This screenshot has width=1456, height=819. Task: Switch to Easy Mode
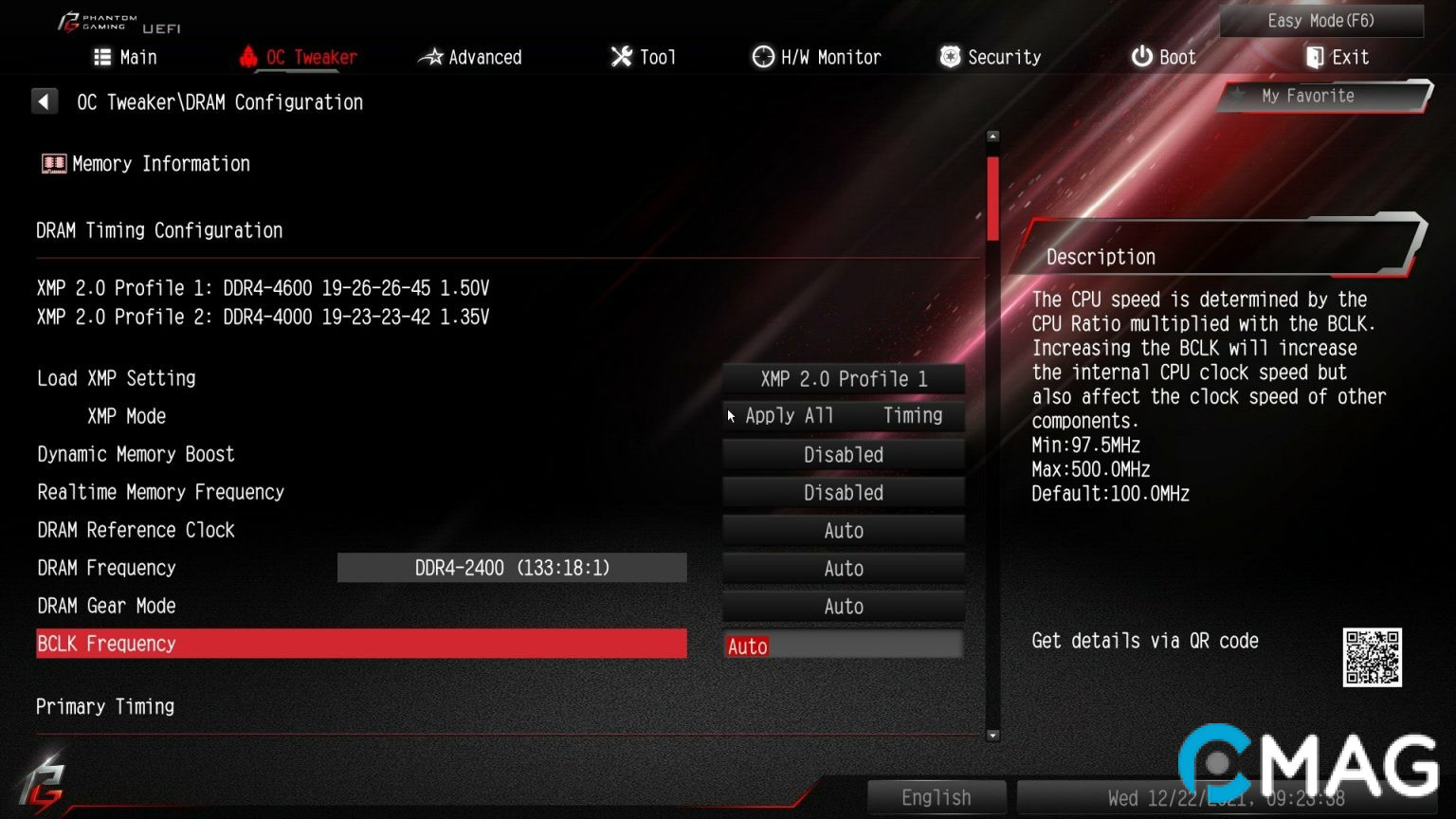tap(1320, 21)
